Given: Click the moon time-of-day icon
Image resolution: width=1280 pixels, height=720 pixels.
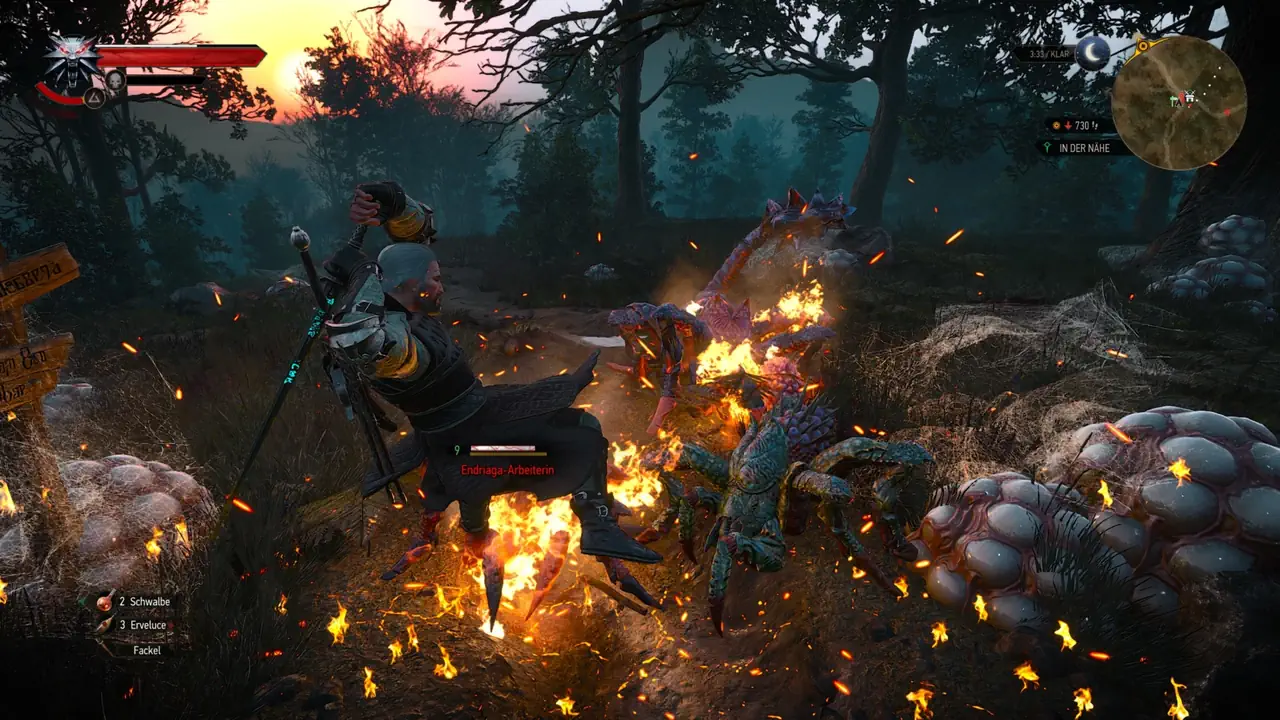Looking at the screenshot, I should [1091, 53].
